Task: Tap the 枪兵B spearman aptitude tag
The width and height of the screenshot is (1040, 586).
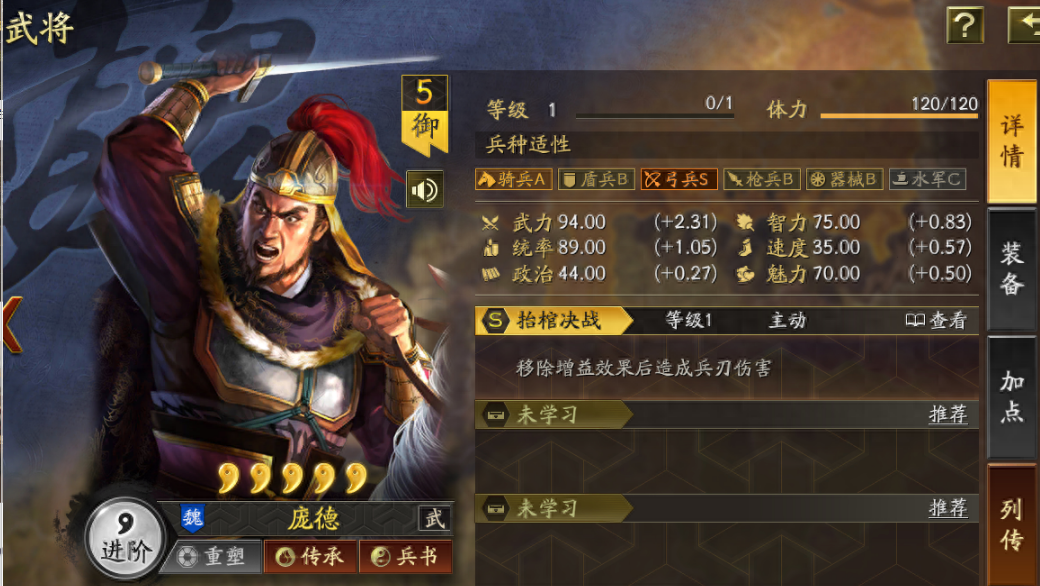Action: coord(762,179)
